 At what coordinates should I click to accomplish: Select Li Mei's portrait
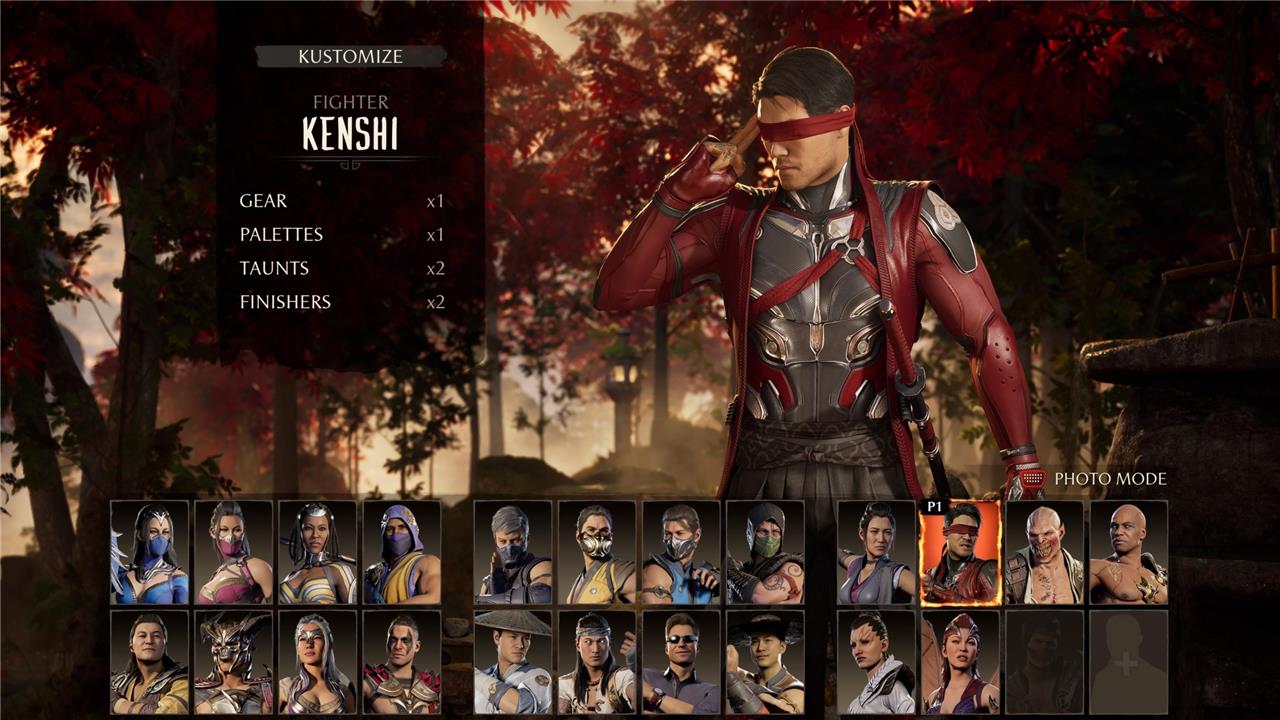876,552
